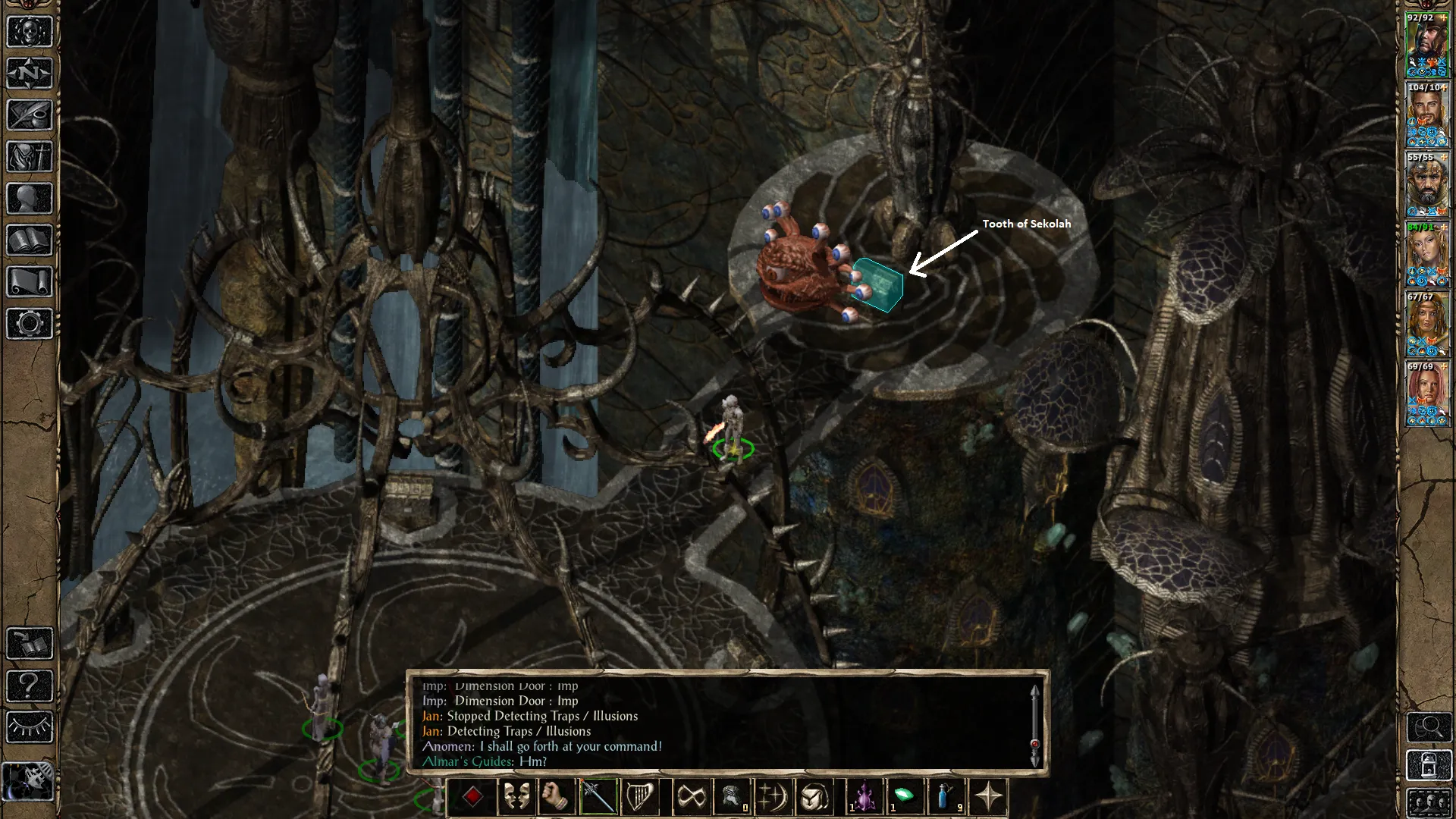Open the journal with the quill icon
The height and width of the screenshot is (819, 1456).
30,115
